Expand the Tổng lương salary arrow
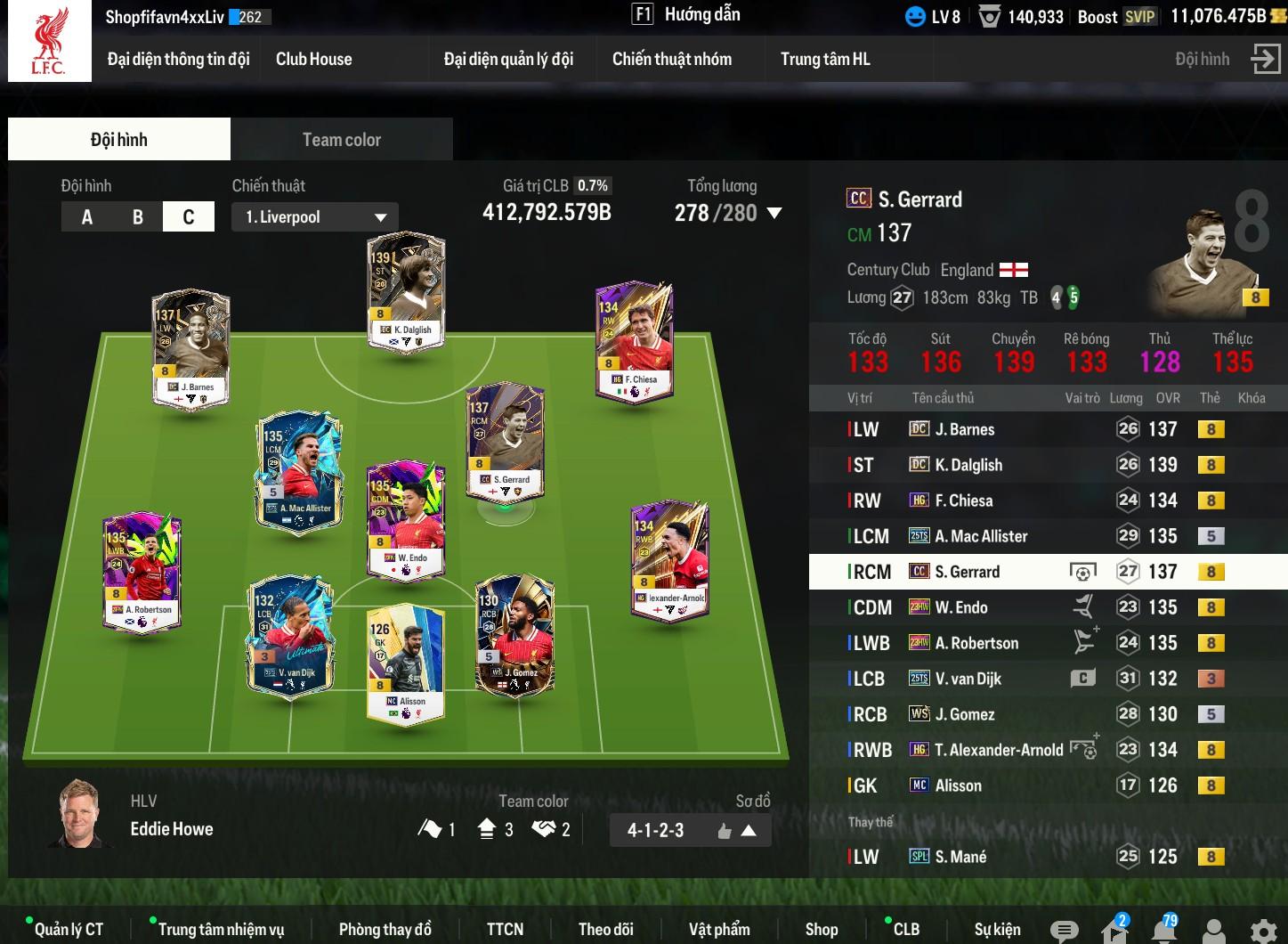The height and width of the screenshot is (944, 1288). click(x=774, y=213)
